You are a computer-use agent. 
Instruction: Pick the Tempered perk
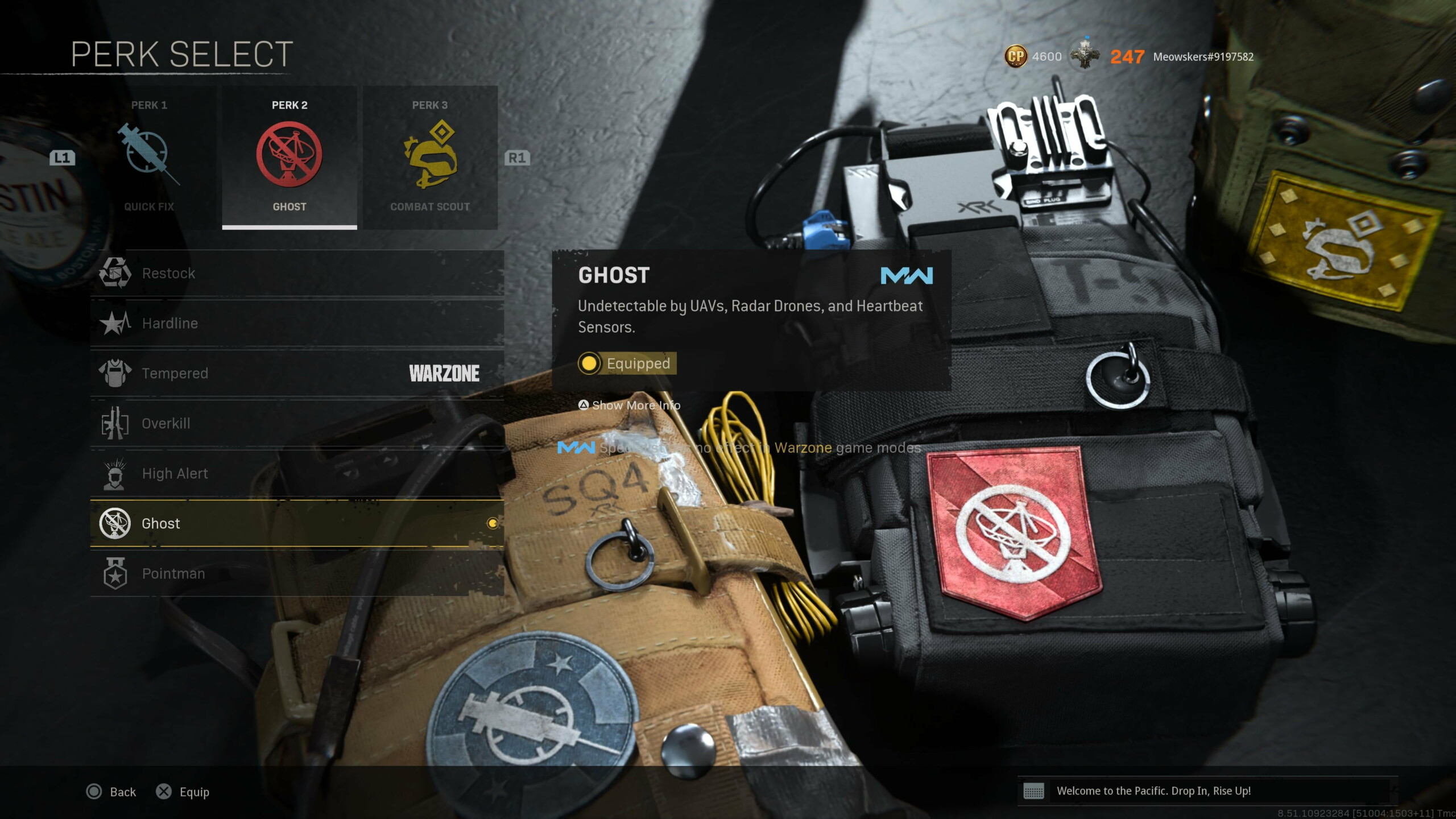(297, 374)
